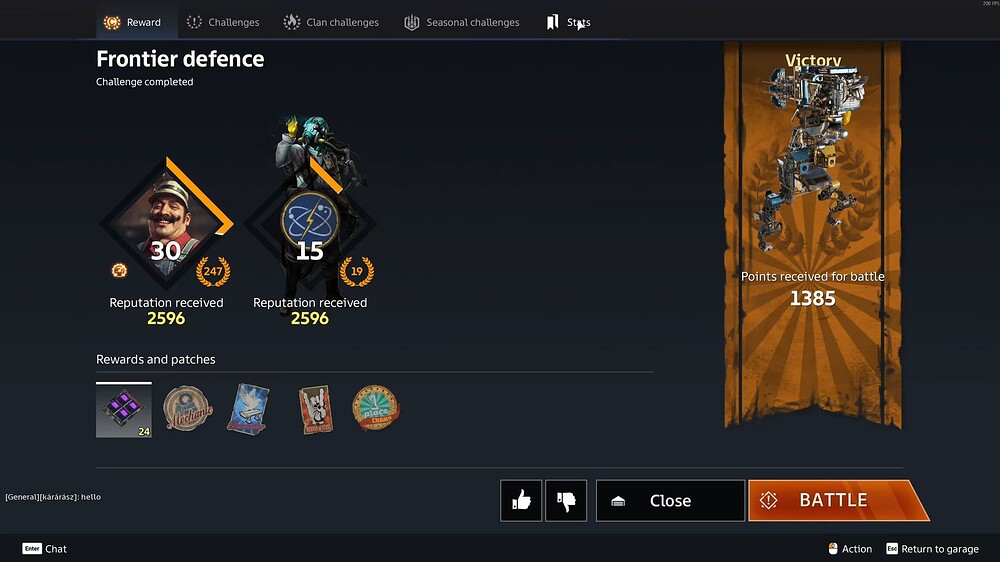Go to Seasonal challenges tab

click(x=462, y=22)
